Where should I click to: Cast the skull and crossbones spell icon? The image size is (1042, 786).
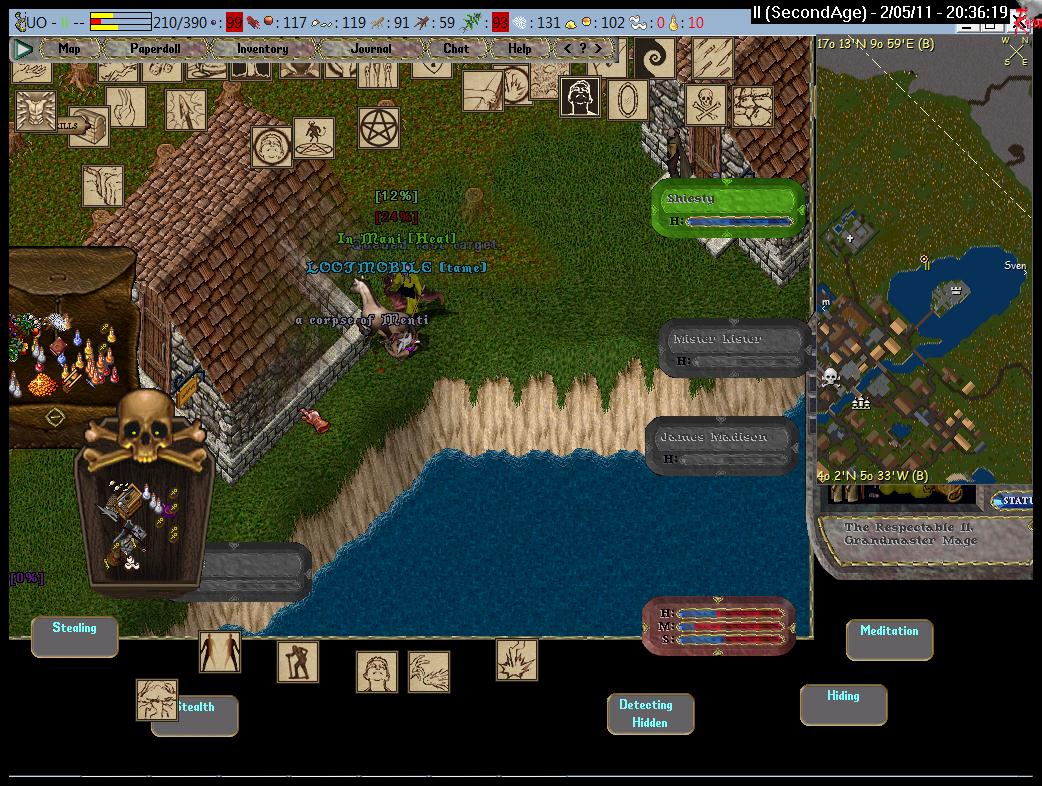pos(705,105)
